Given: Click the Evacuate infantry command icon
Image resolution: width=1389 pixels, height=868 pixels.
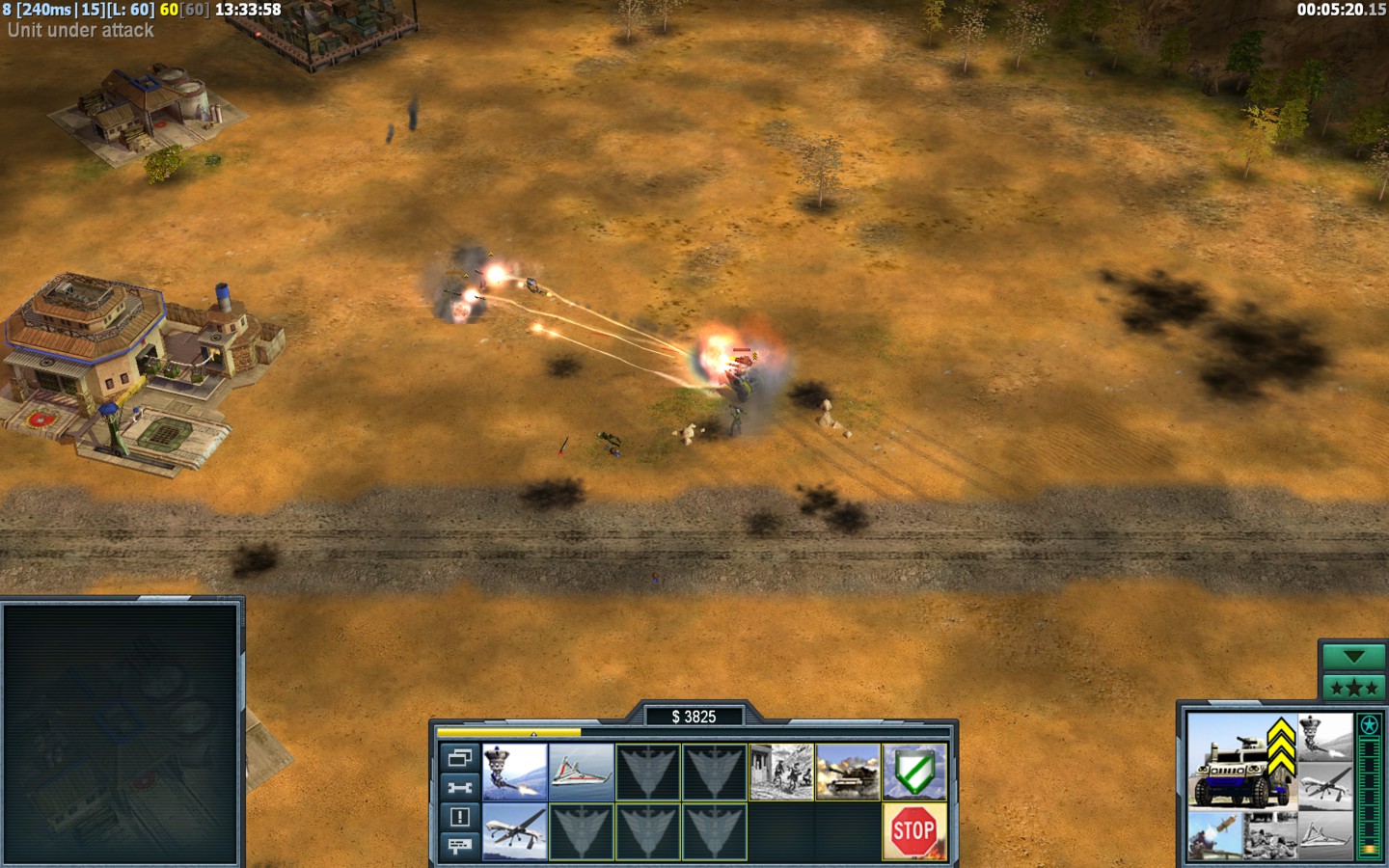Looking at the screenshot, I should (x=780, y=772).
